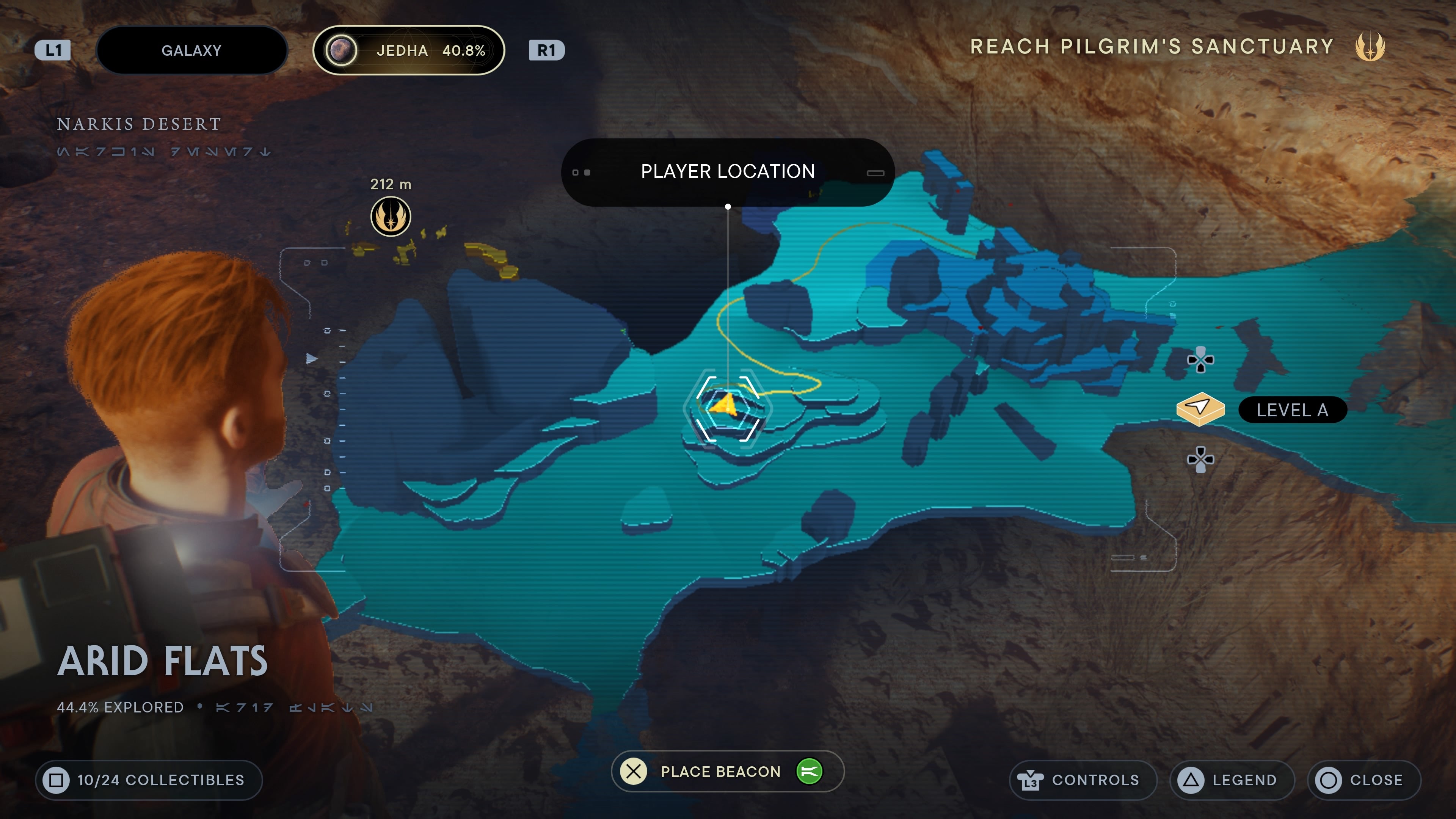Open the map Controls panel
Viewport: 1456px width, 819px height.
pos(1082,780)
